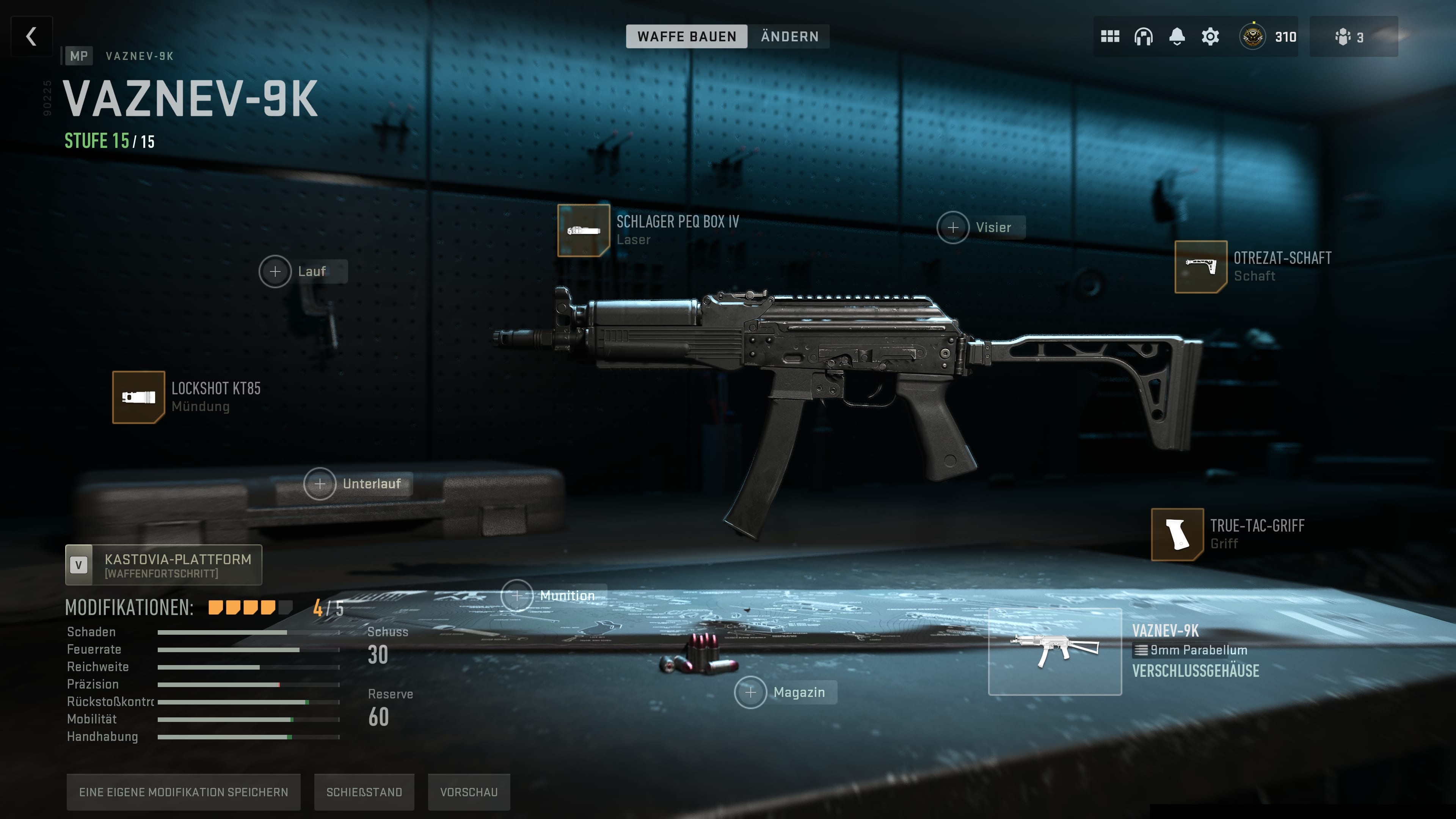
Task: Select the Schlager PEQ Box IV laser slot
Action: pos(583,231)
